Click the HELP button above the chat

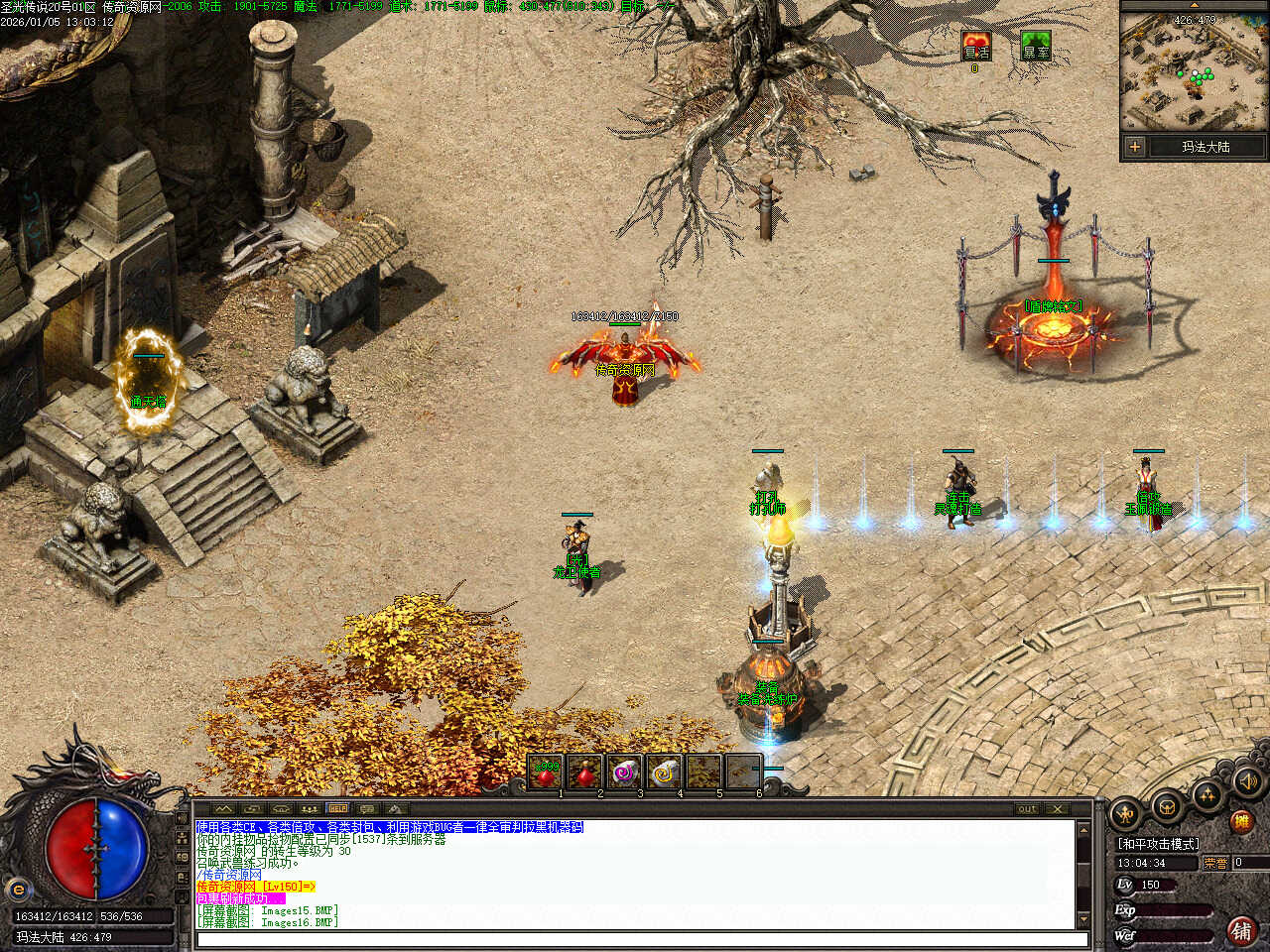(x=337, y=809)
